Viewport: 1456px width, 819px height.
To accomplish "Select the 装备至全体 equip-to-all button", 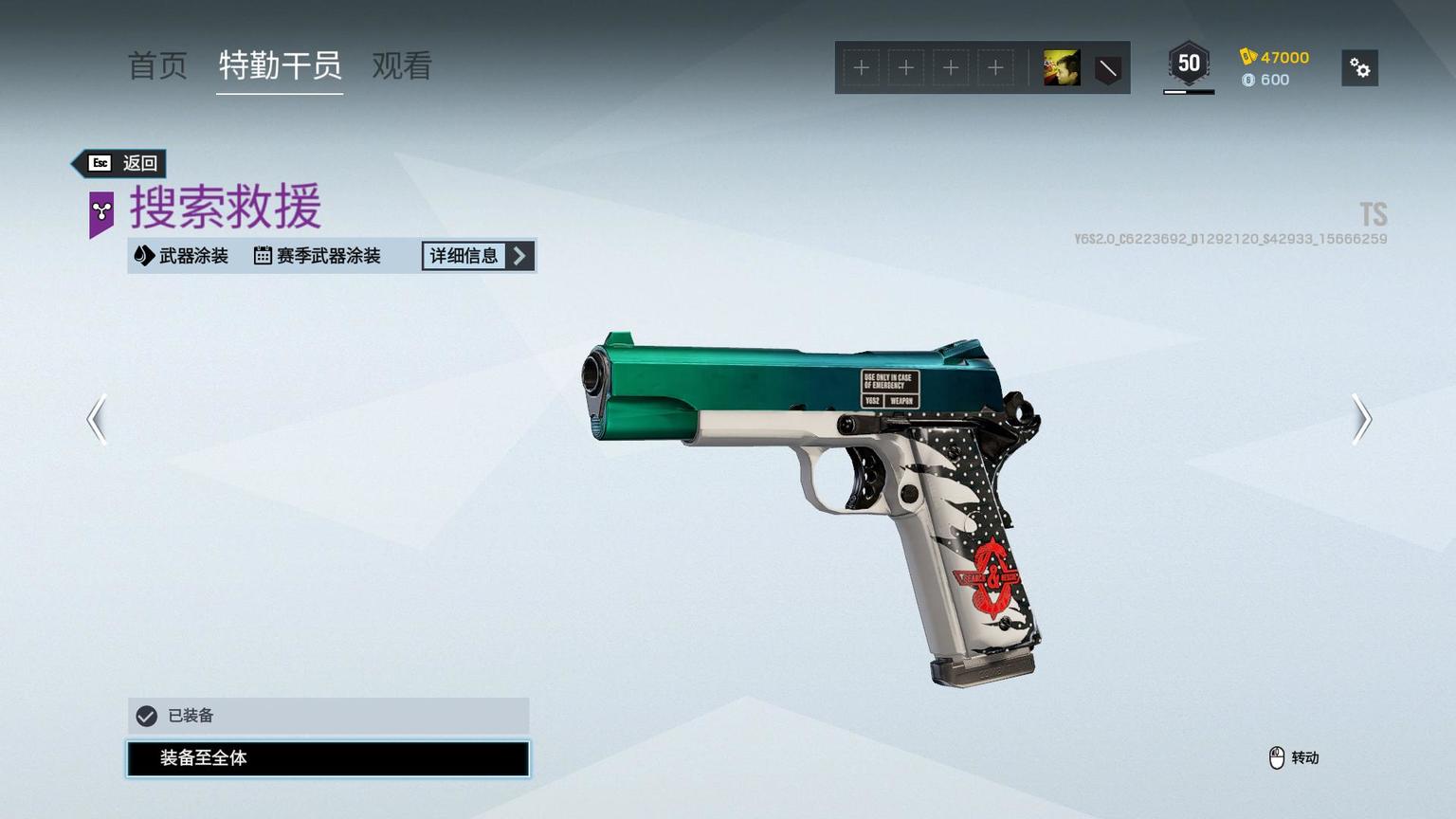I will click(x=328, y=758).
